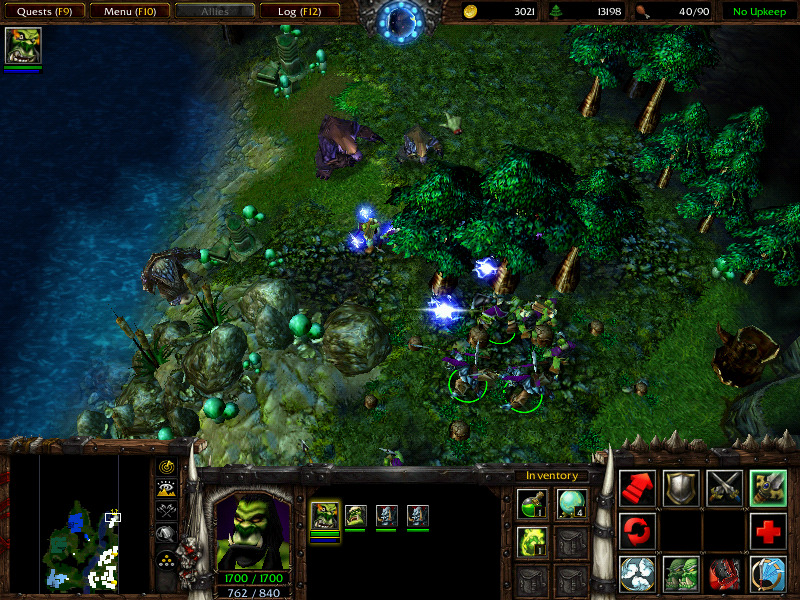This screenshot has width=800, height=600.
Task: Issue Patrol with the red circular arrows
Action: (x=638, y=530)
